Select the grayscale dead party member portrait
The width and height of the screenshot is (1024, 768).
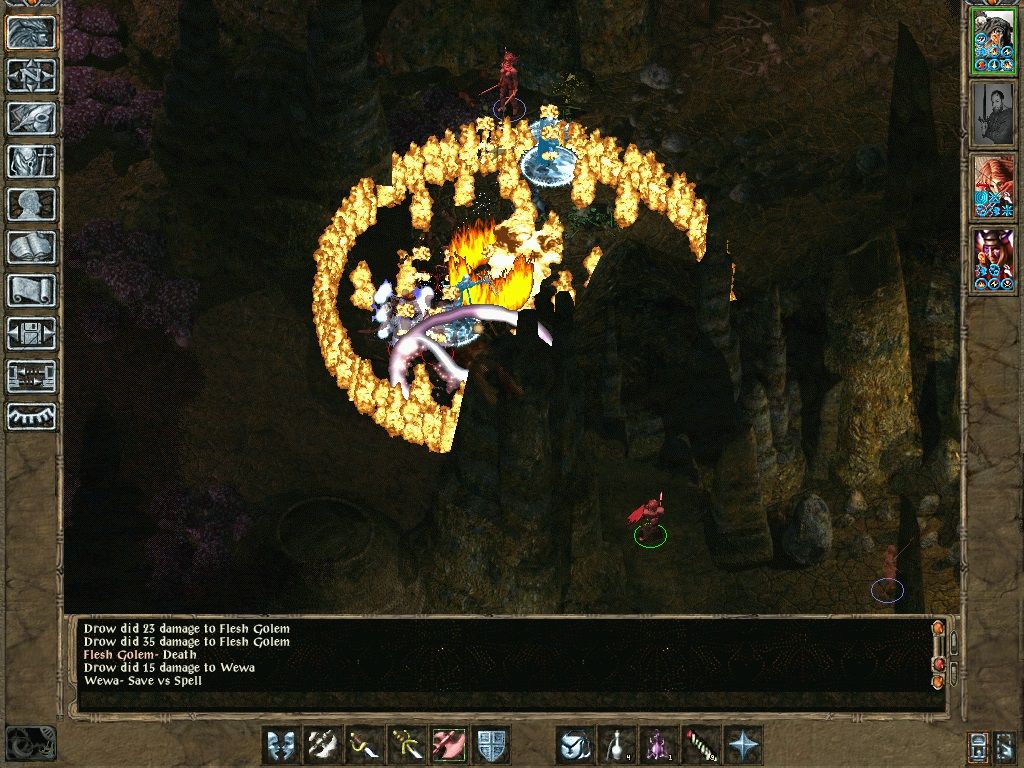click(x=993, y=115)
